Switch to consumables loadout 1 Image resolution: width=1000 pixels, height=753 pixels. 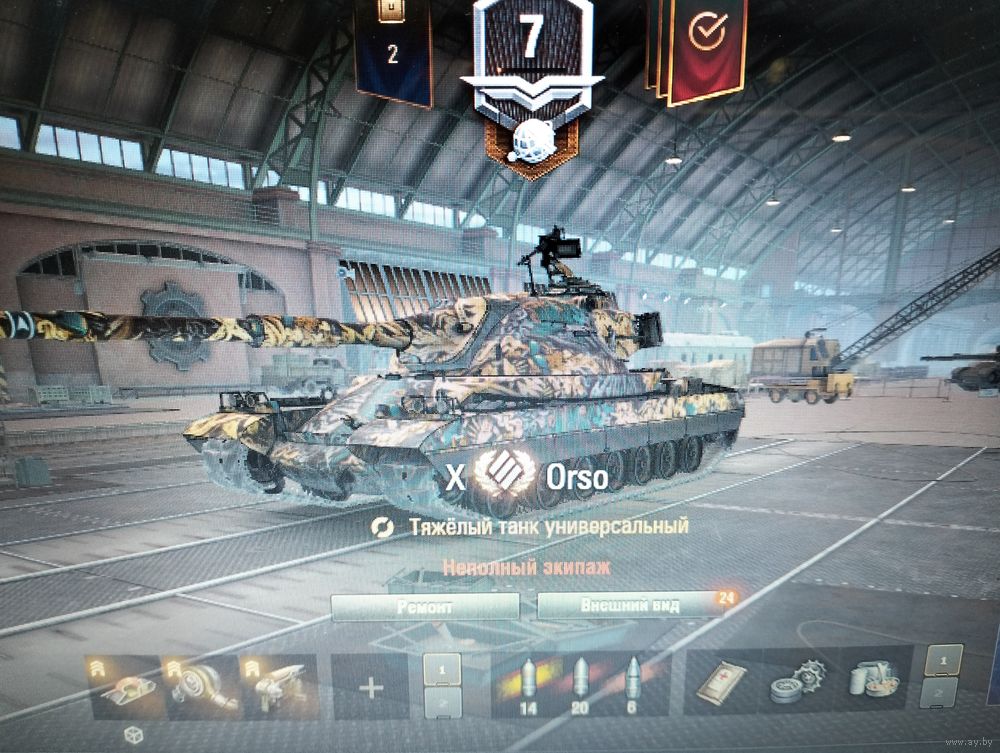(x=939, y=661)
